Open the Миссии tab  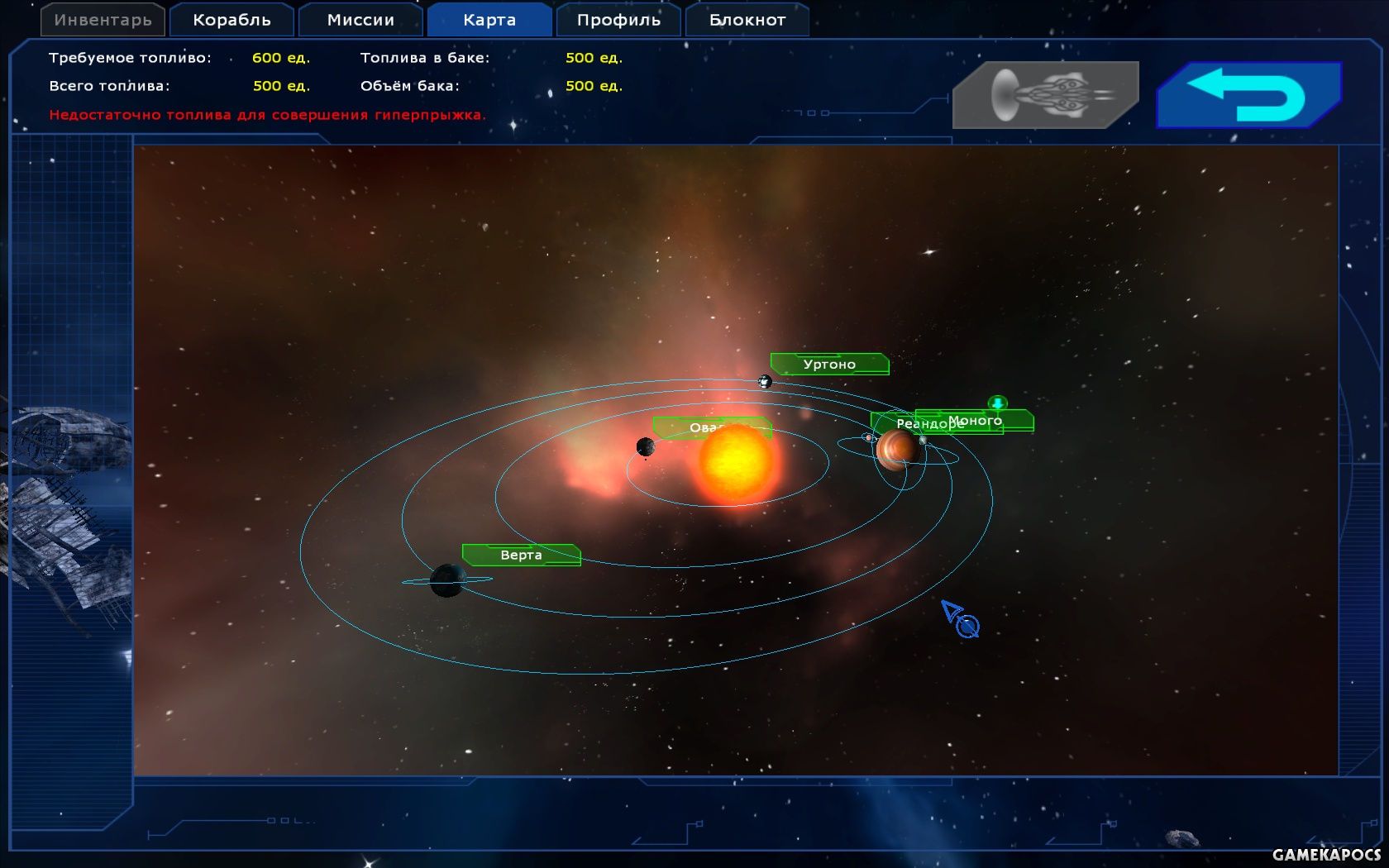point(360,20)
